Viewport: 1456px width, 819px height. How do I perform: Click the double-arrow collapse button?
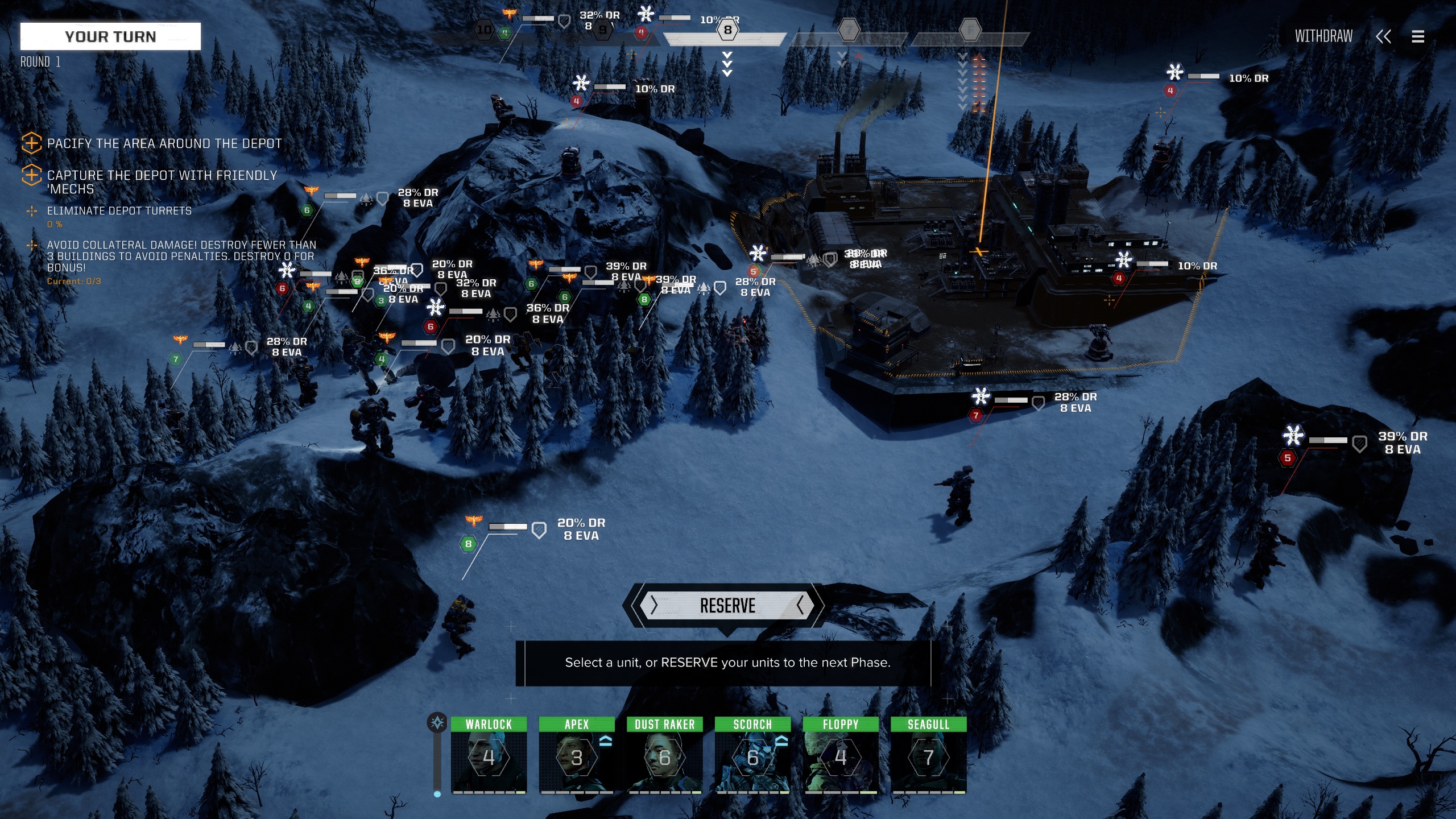(x=1383, y=36)
